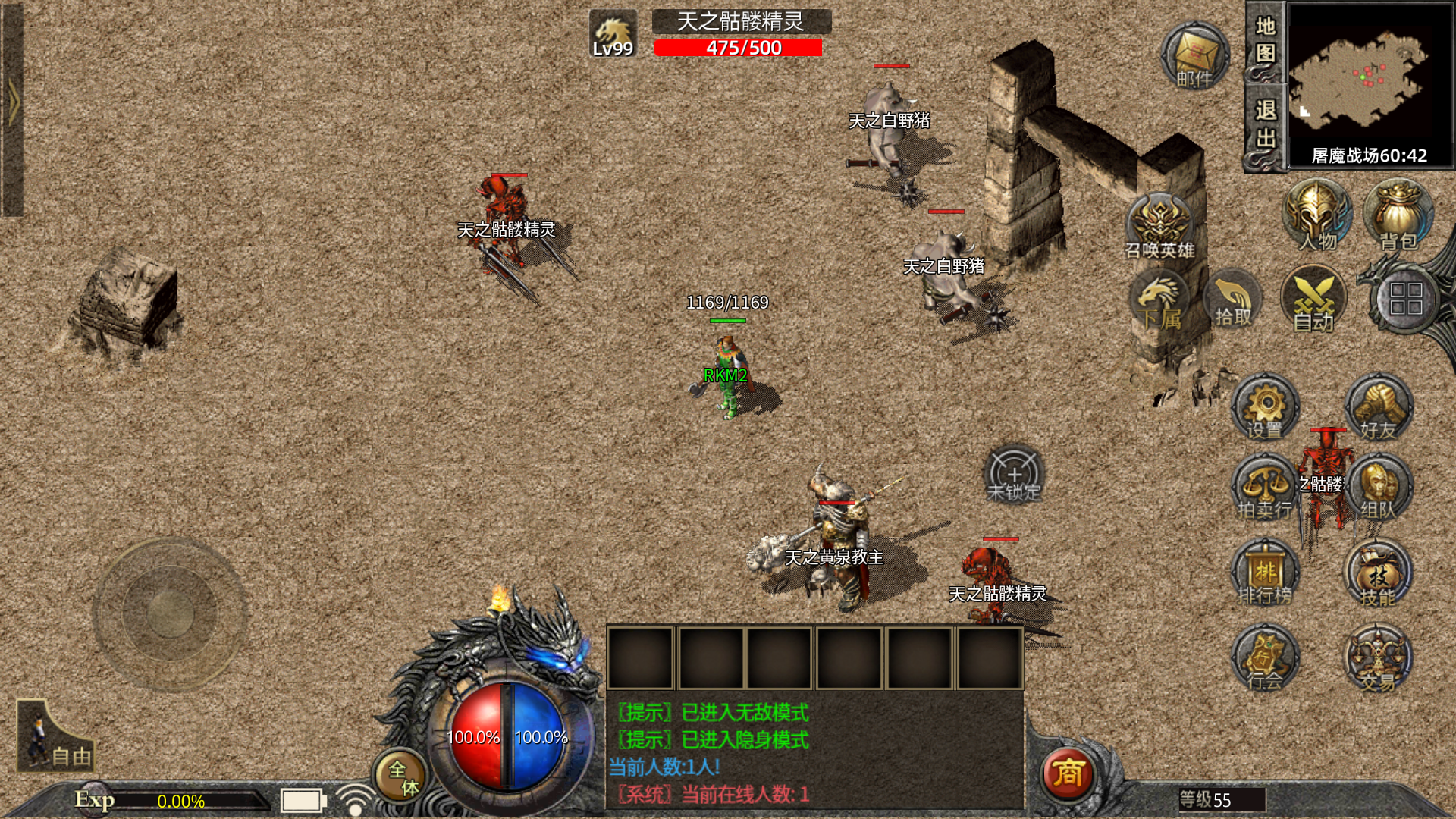1456x819 pixels.
Task: Open the ranking board (排行榜)
Action: 1265,574
